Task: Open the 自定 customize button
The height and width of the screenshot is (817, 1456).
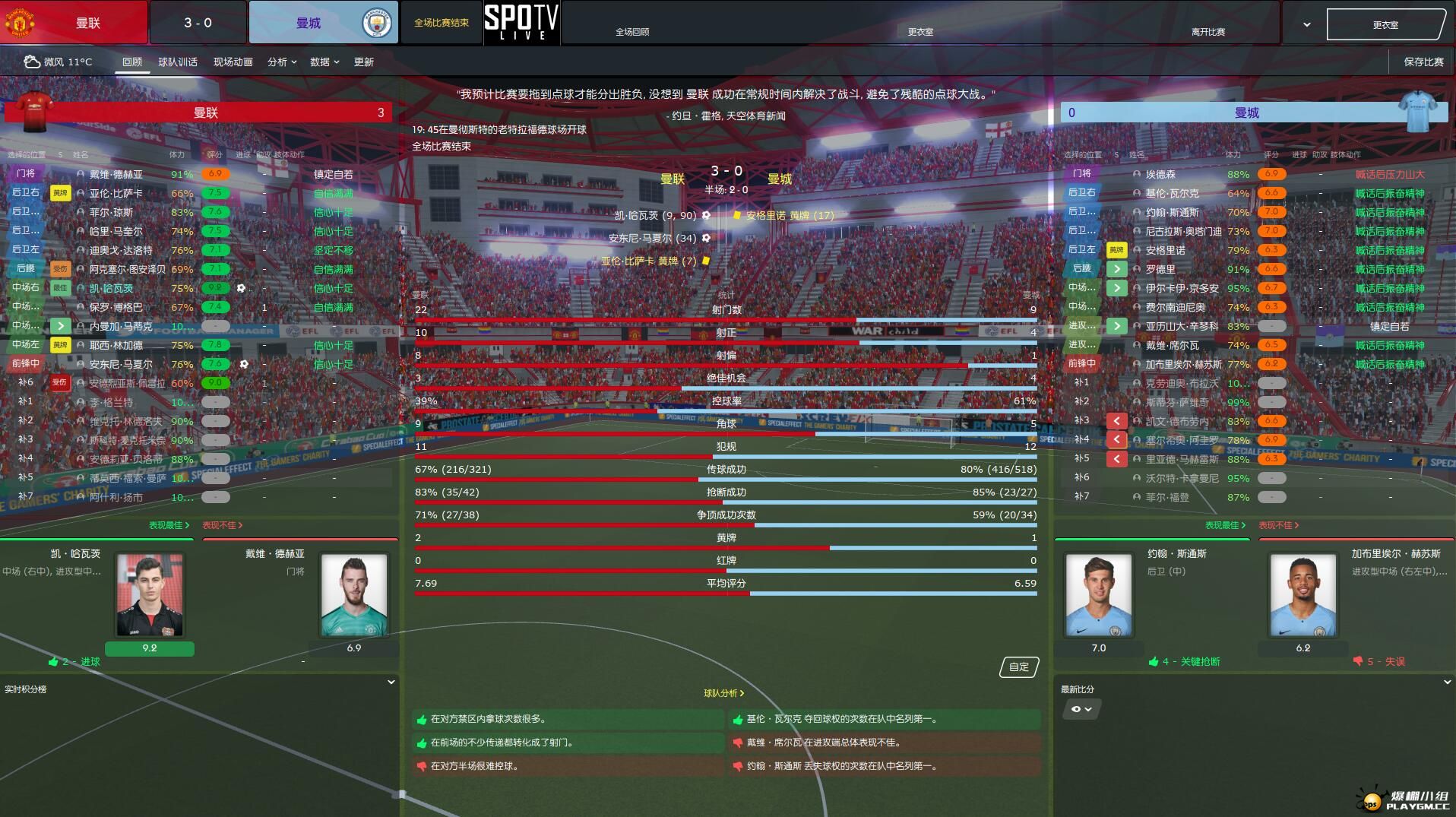Action: 1018,667
